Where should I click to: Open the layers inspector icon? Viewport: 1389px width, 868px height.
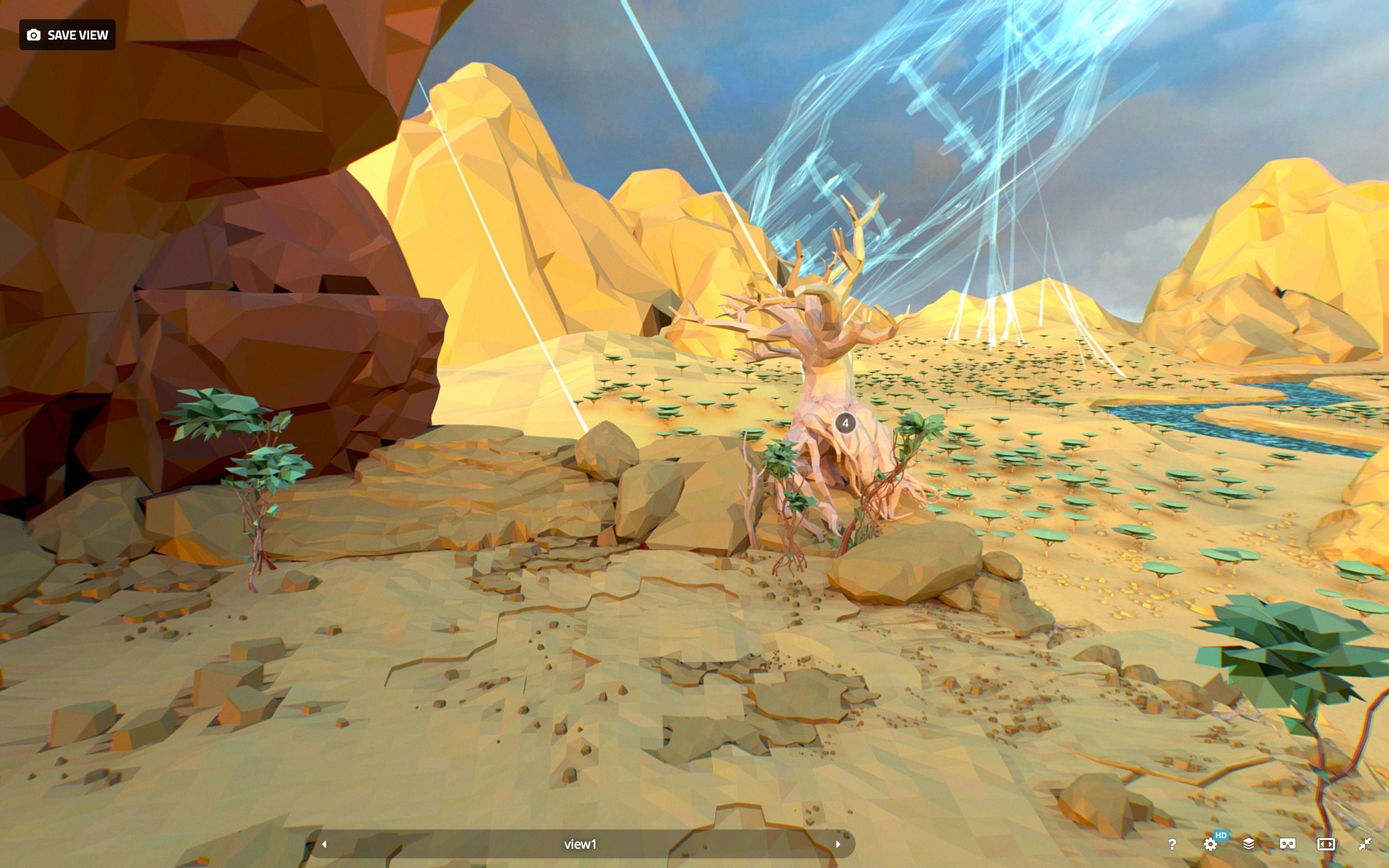click(1248, 844)
